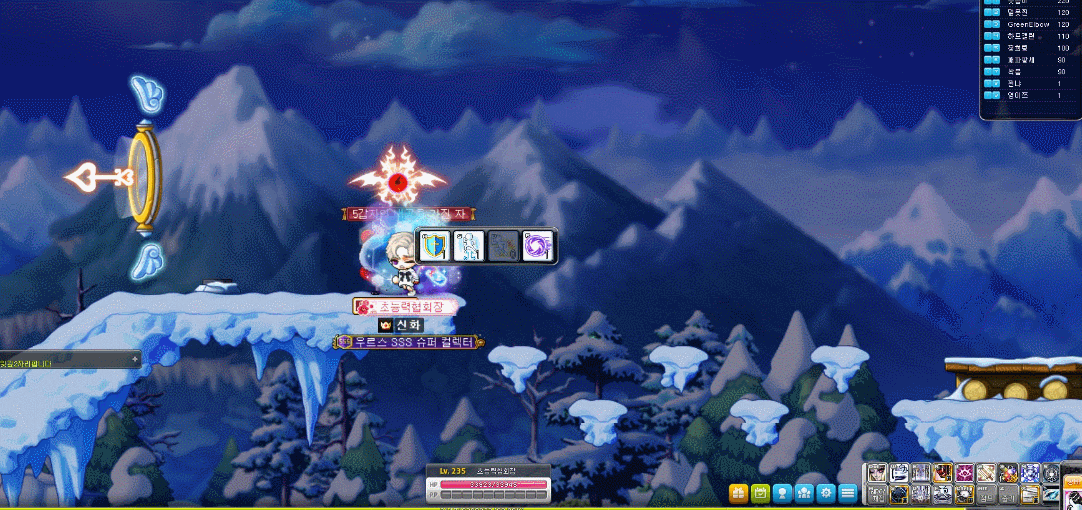Select the glowing blue figure skill icon
Screen dimensions: 1082x510
pyautogui.click(x=468, y=246)
